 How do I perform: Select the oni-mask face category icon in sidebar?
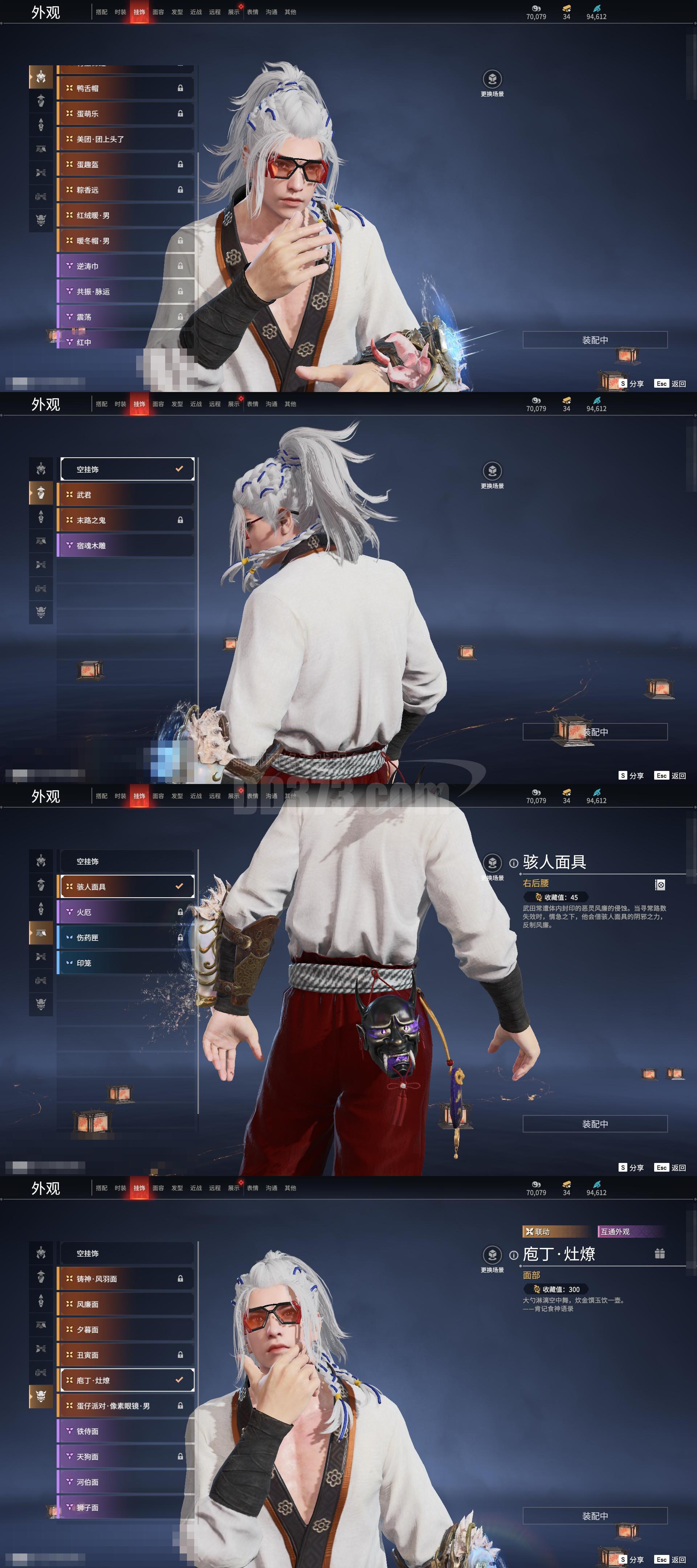(x=41, y=1396)
